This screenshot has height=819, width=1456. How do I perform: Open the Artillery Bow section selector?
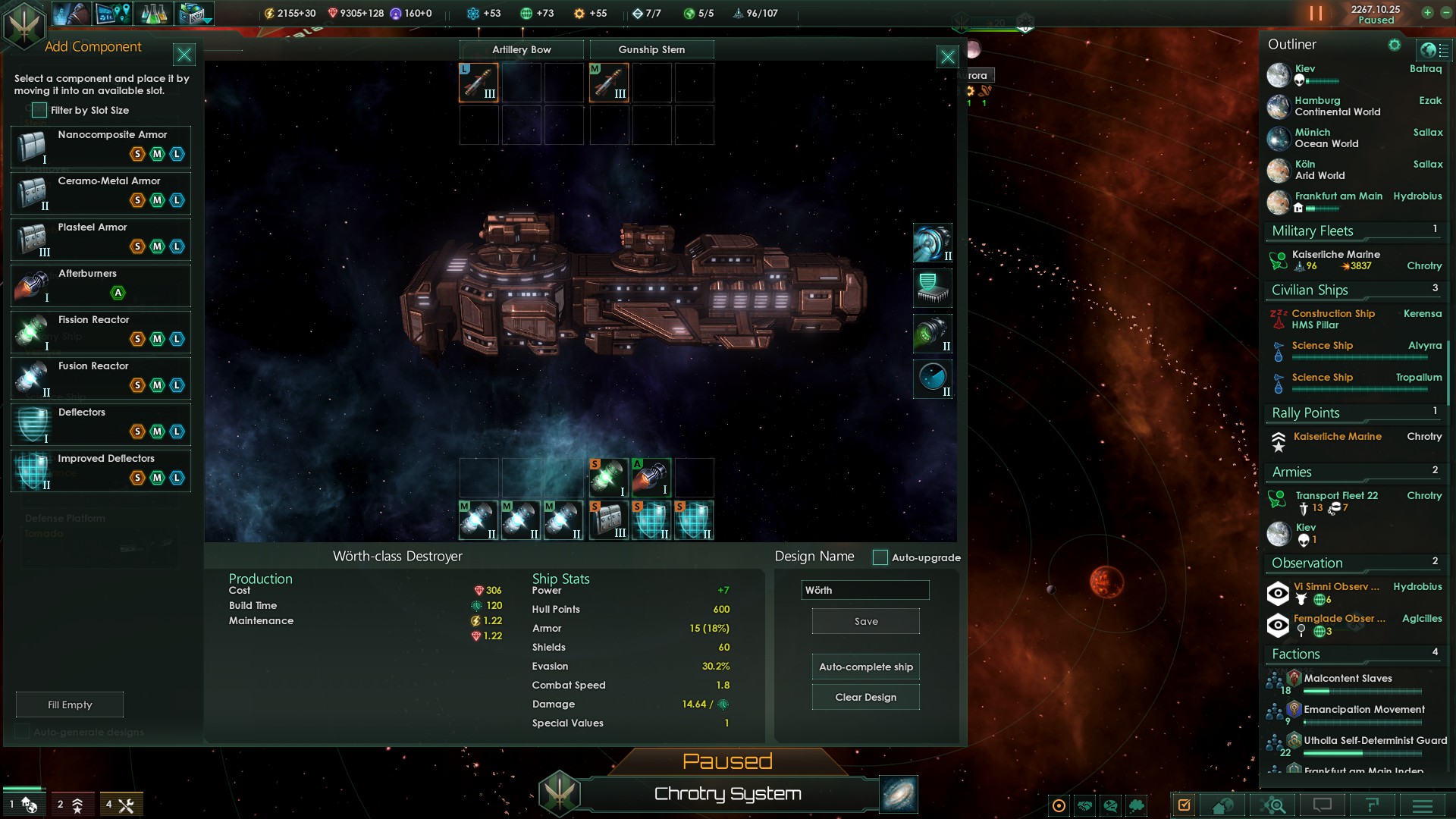(x=522, y=49)
